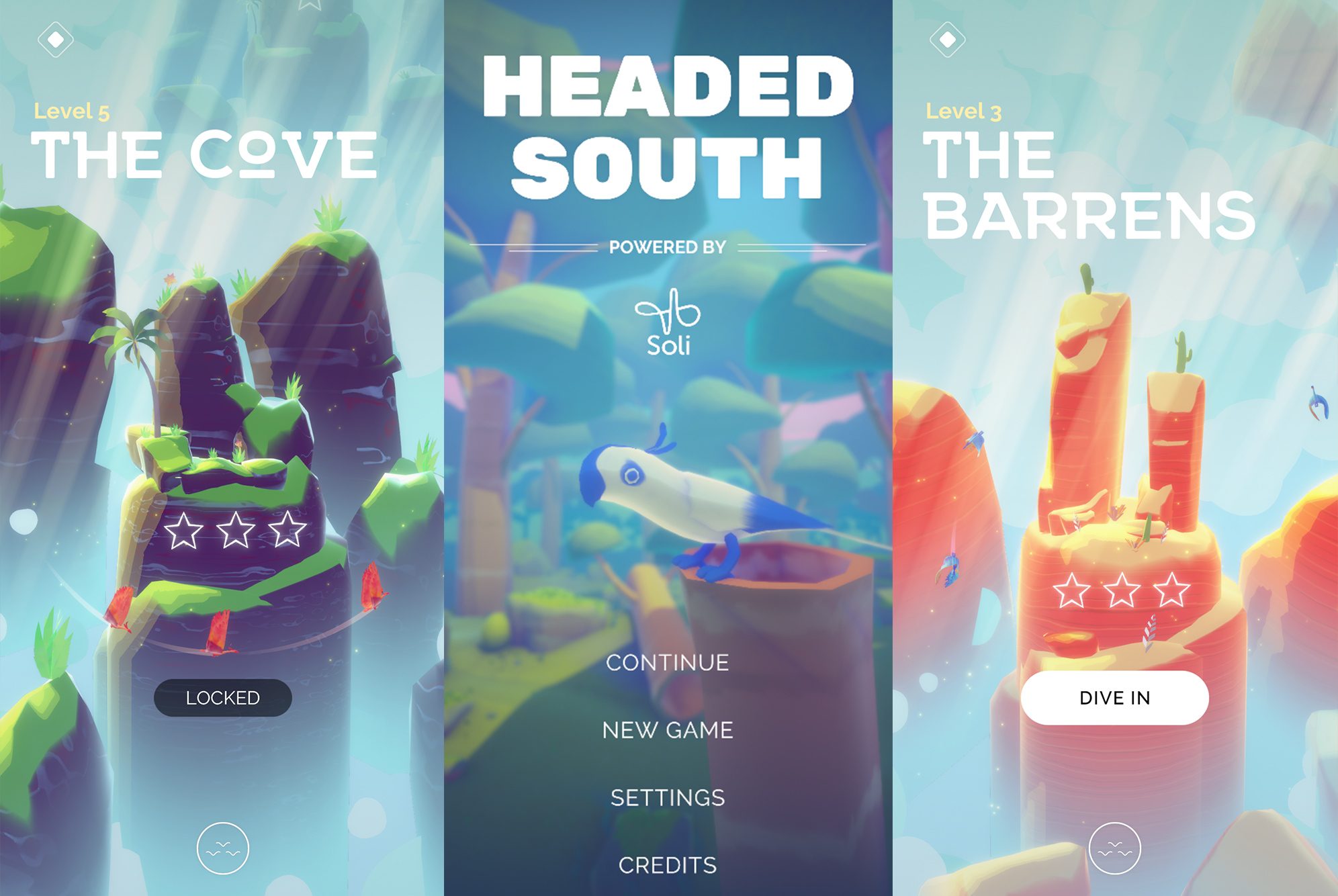Tap the LOCKED button on The Cove

coord(222,697)
